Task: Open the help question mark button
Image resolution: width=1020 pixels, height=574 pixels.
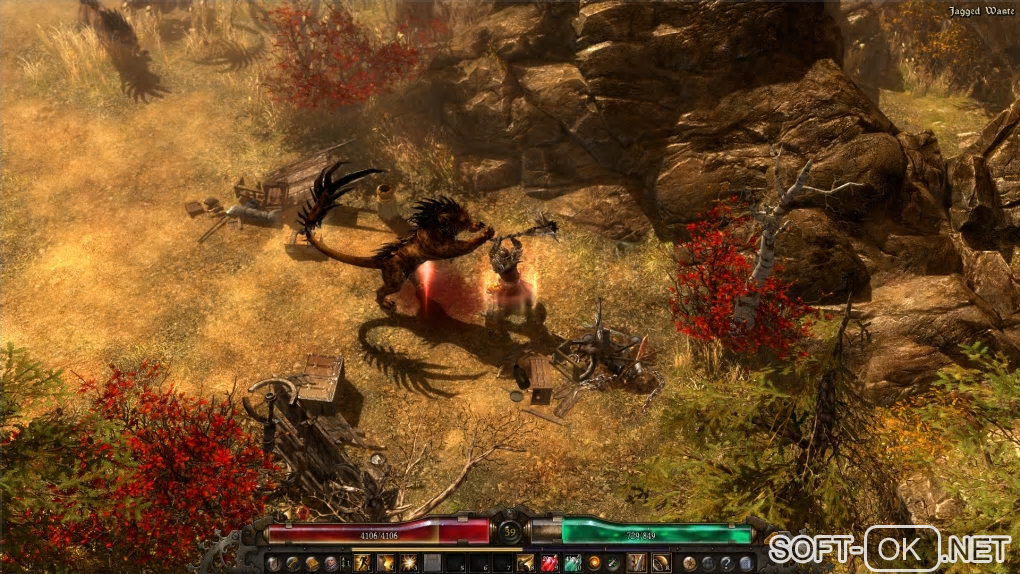Action: pyautogui.click(x=726, y=563)
